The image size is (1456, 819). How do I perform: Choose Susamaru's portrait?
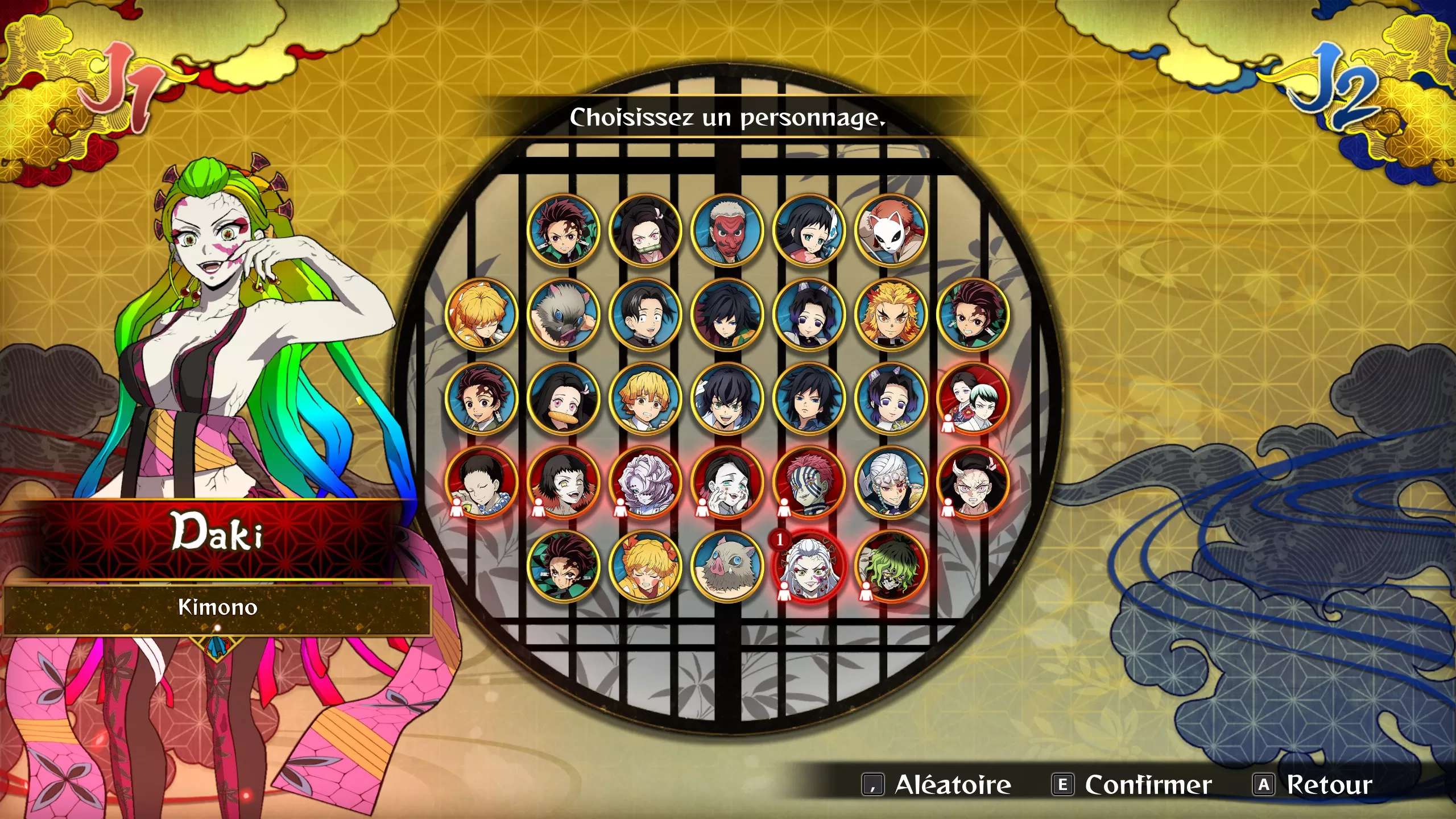(563, 483)
